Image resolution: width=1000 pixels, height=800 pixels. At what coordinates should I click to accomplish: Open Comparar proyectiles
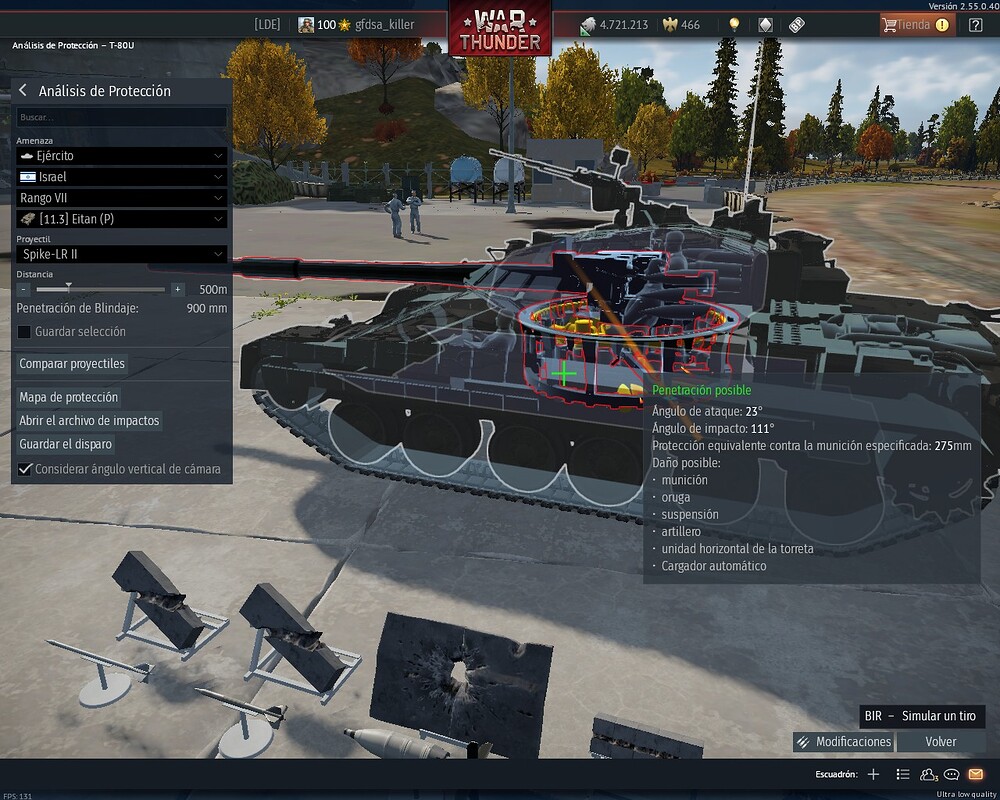click(x=72, y=364)
